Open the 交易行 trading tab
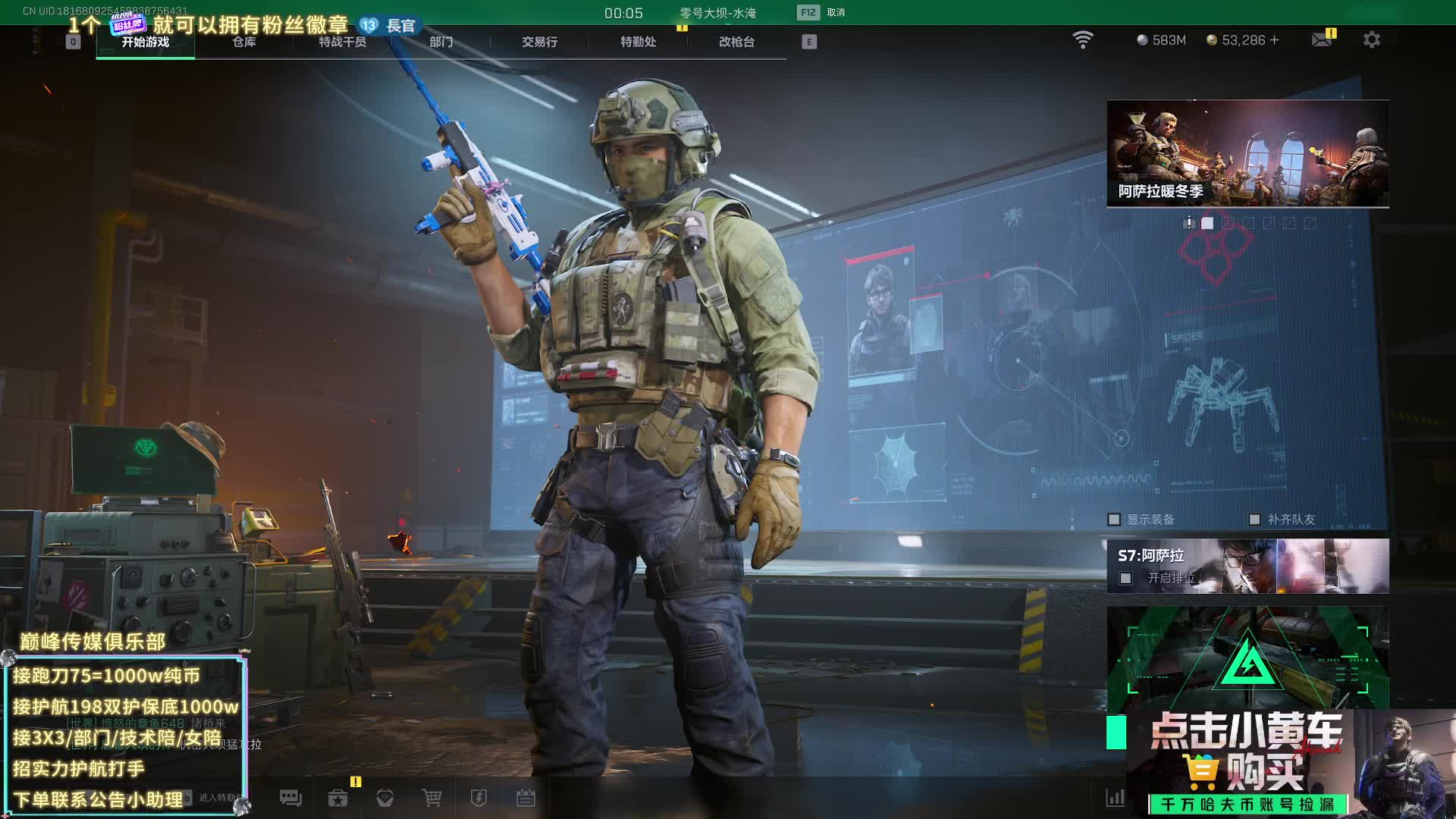This screenshot has width=1456, height=819. [539, 42]
